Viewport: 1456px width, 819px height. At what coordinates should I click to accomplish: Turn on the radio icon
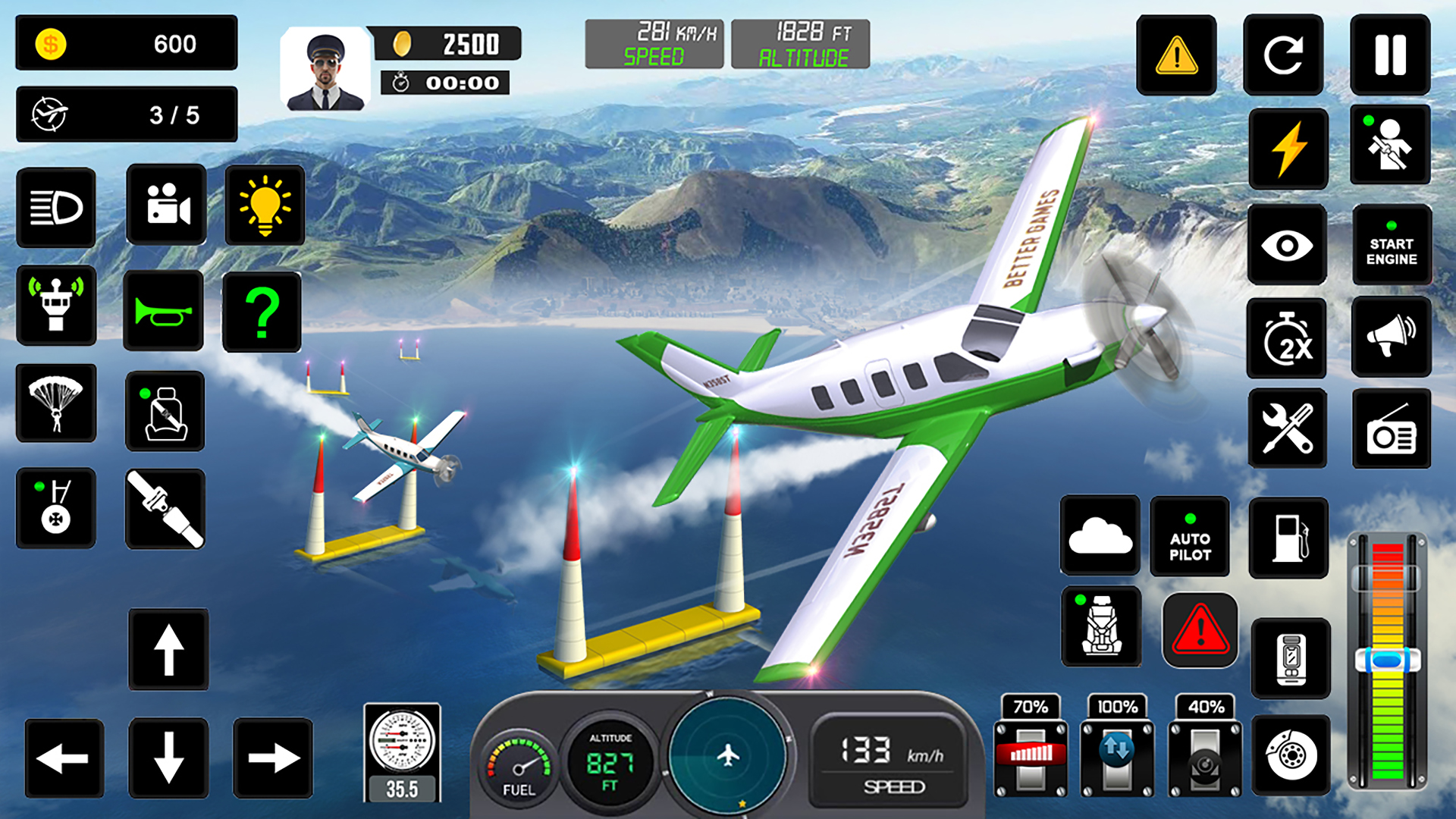tap(1392, 427)
